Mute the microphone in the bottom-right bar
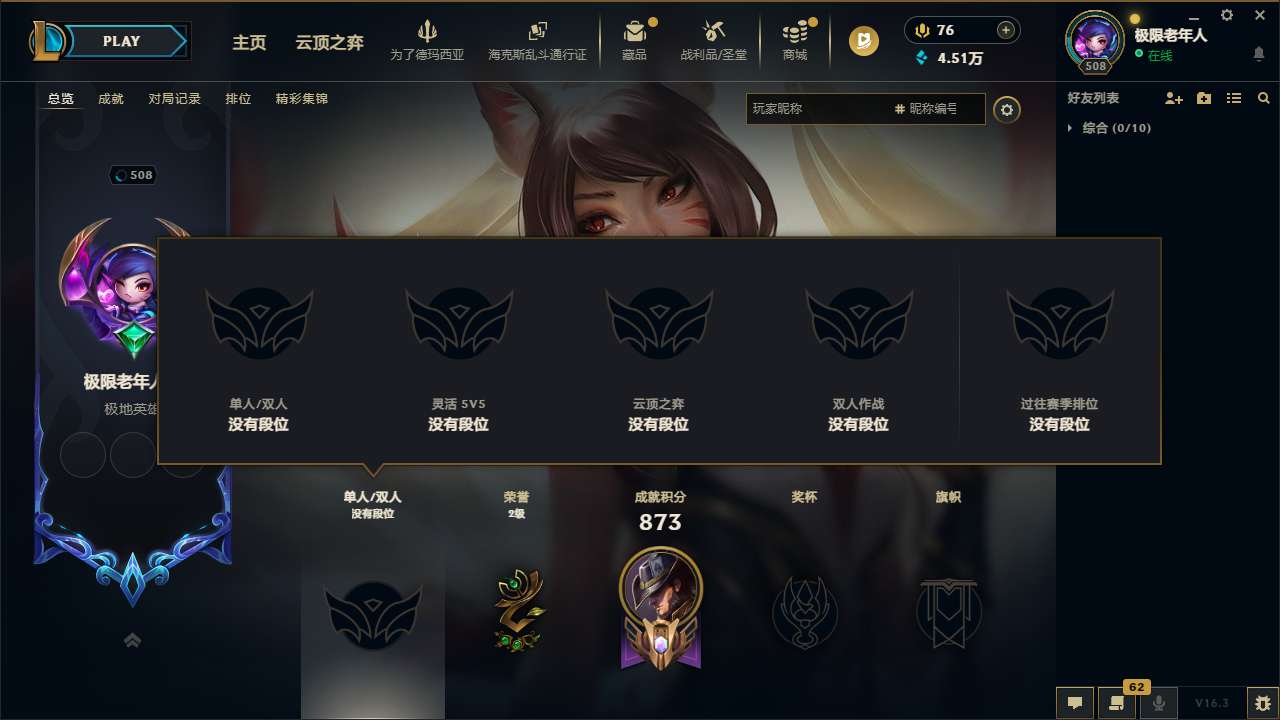The image size is (1280, 720). point(1160,704)
